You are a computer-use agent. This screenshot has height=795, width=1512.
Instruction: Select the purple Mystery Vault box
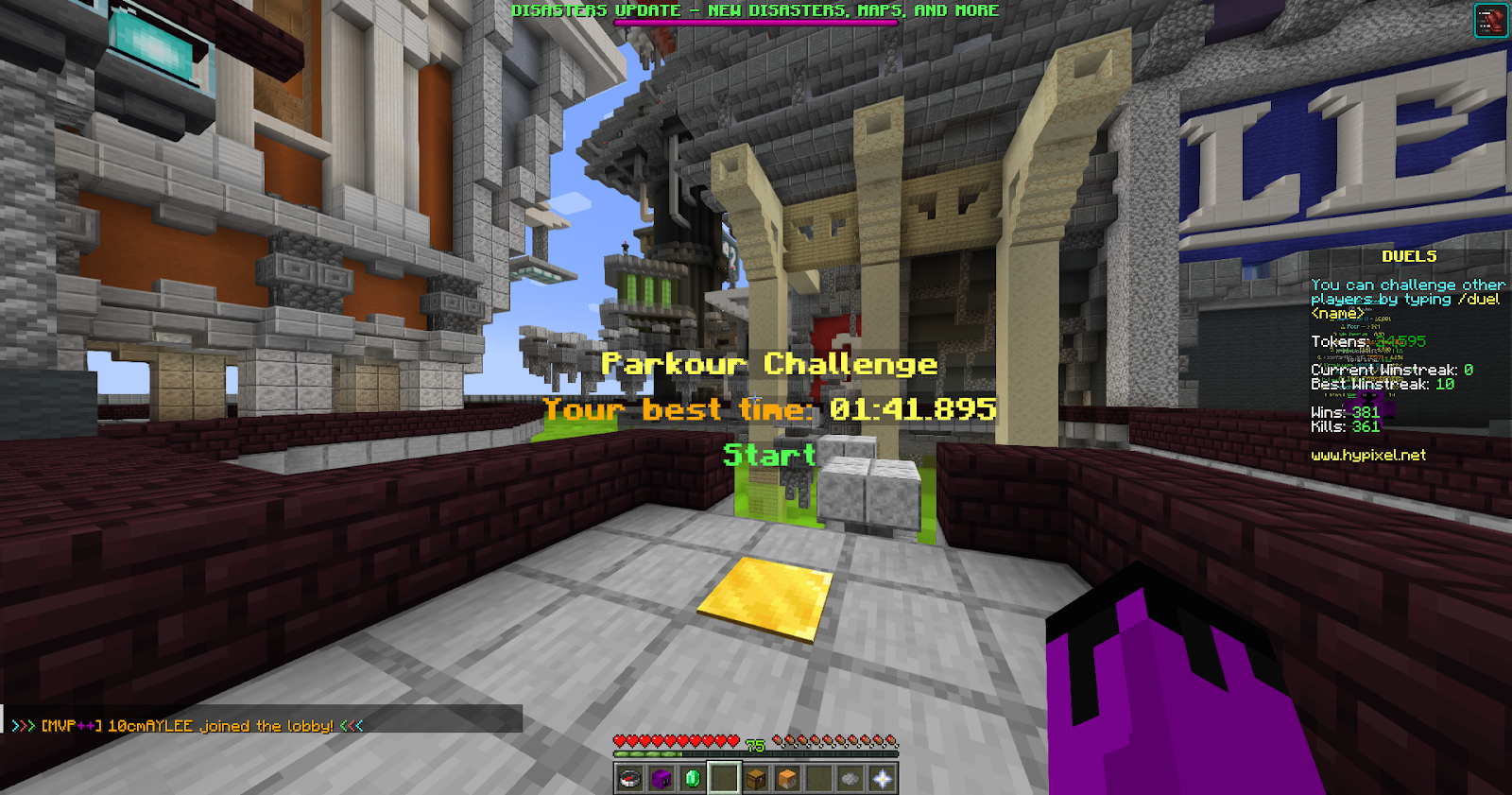click(x=660, y=779)
